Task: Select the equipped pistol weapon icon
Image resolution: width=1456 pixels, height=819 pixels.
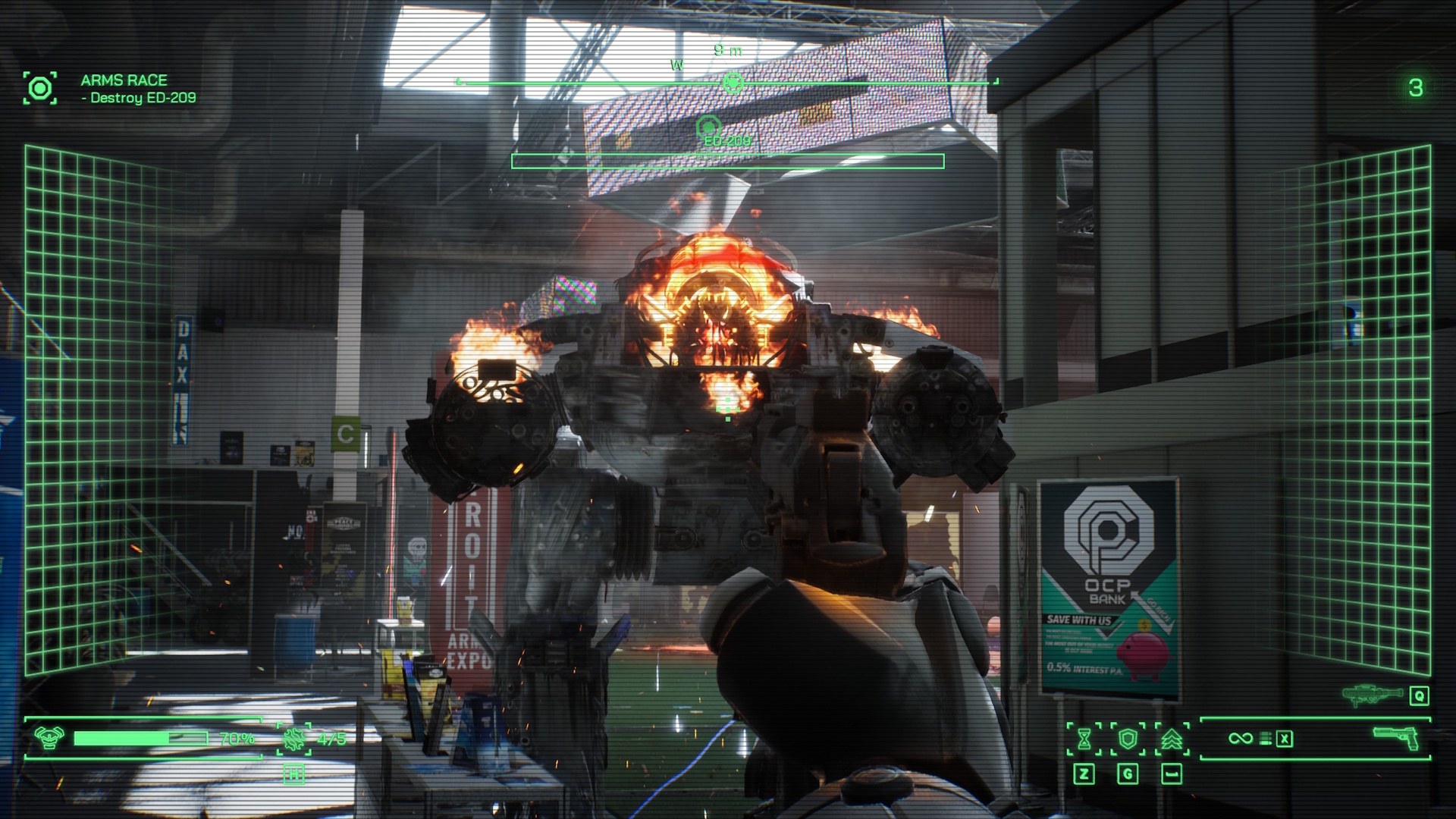Action: click(x=1396, y=737)
